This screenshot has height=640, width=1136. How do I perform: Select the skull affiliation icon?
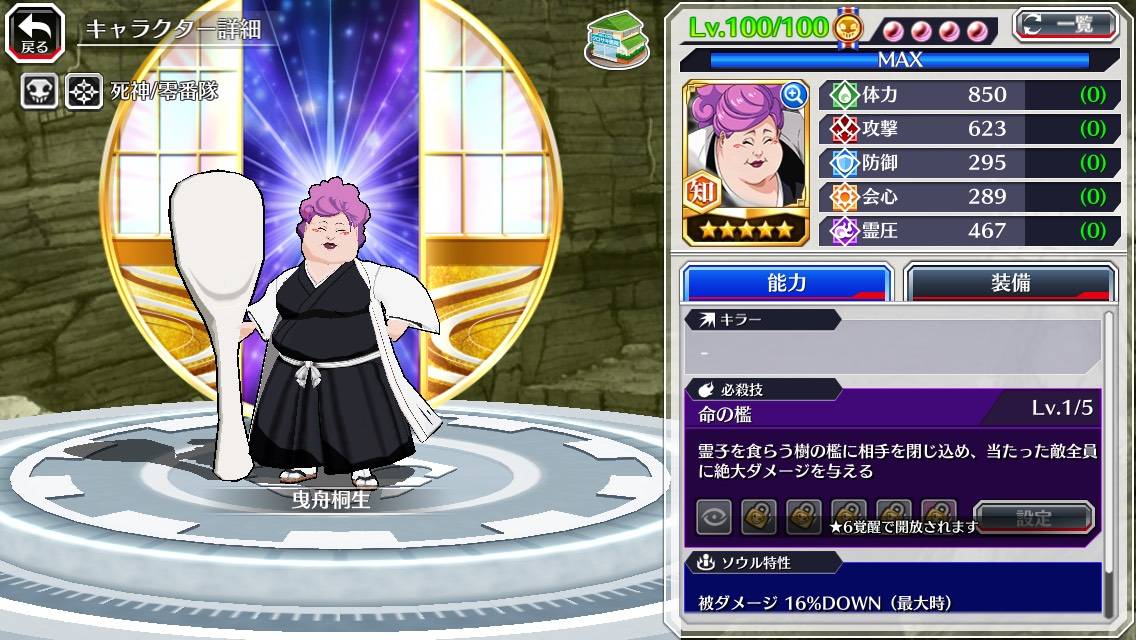pyautogui.click(x=40, y=92)
